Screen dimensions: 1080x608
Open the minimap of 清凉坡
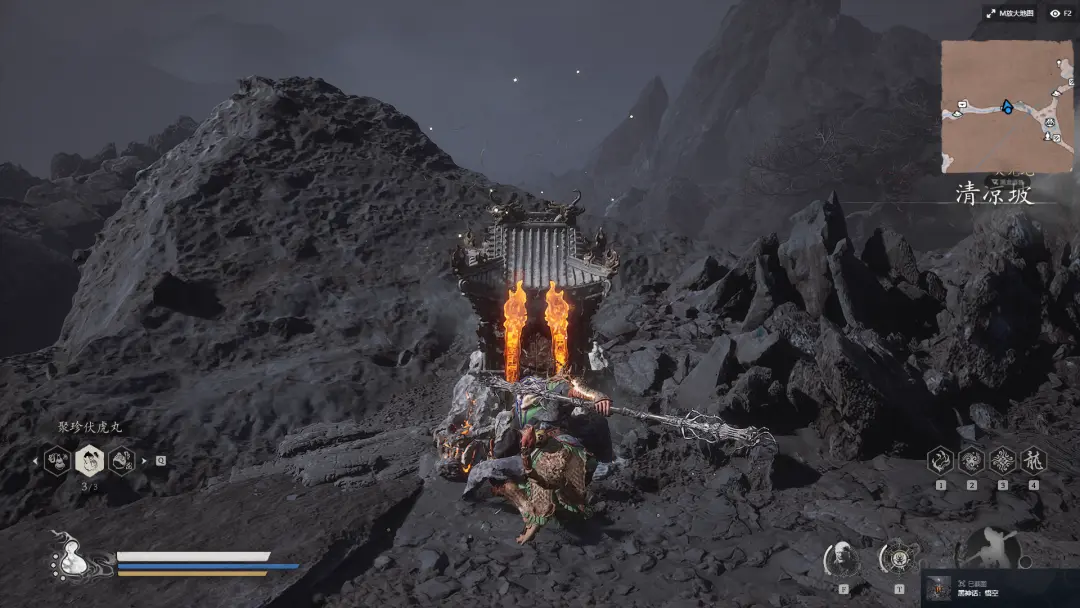tap(1007, 106)
